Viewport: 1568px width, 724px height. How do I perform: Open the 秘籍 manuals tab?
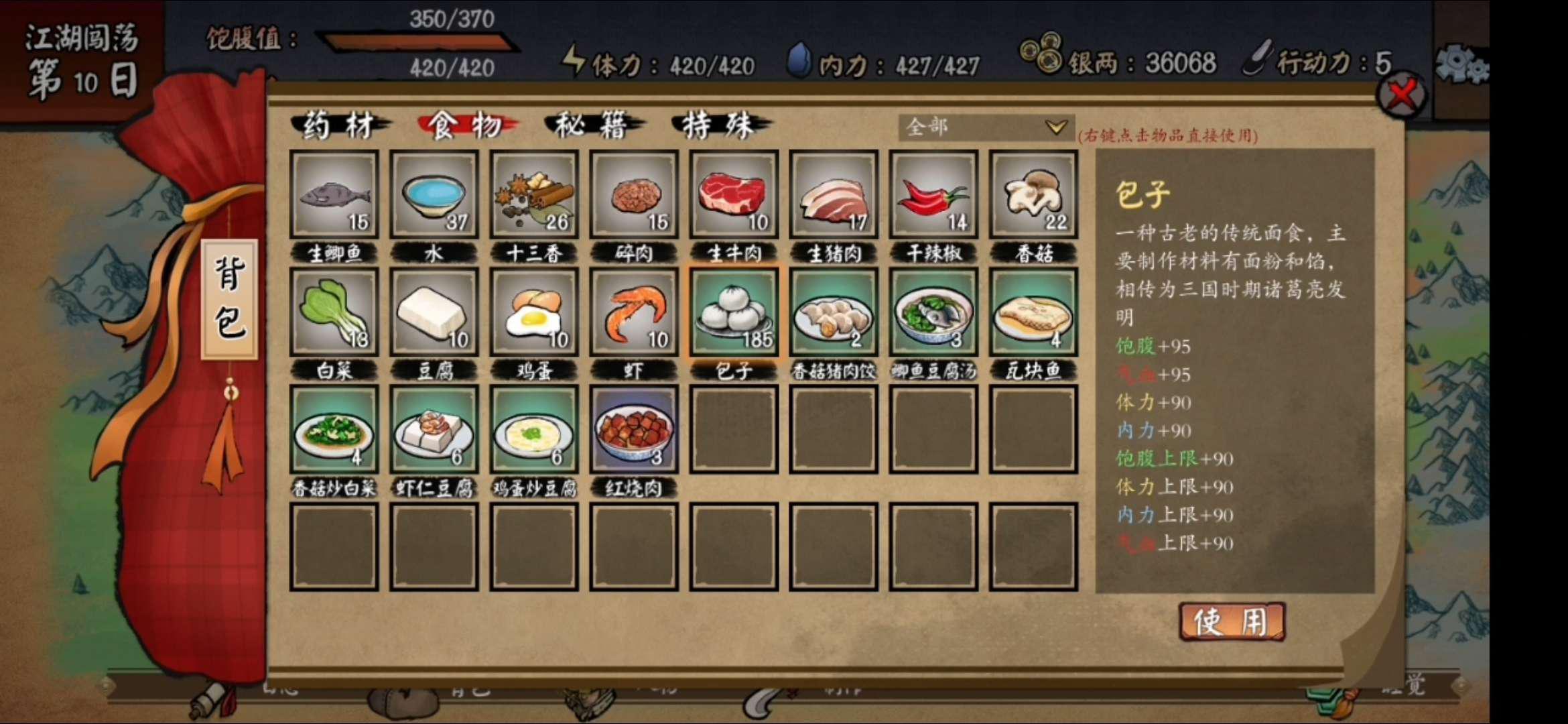point(592,125)
